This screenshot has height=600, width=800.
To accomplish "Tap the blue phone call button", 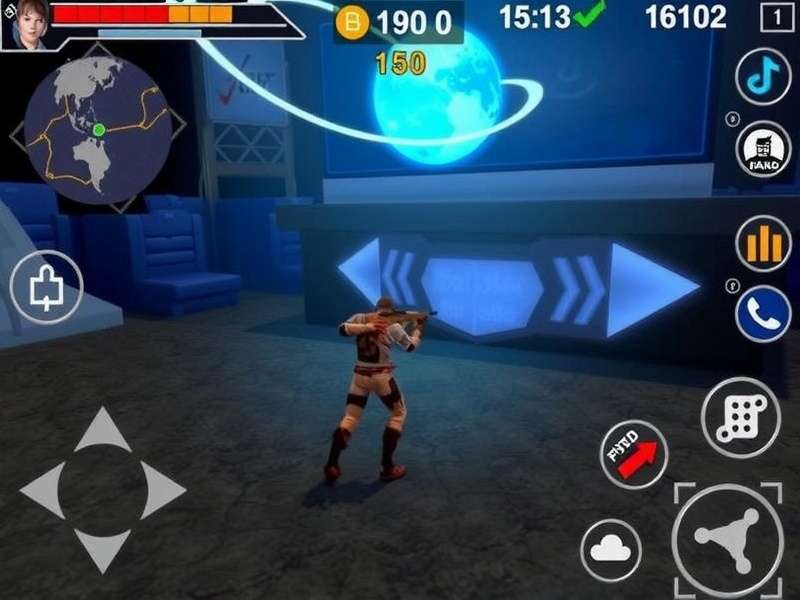I will click(763, 312).
